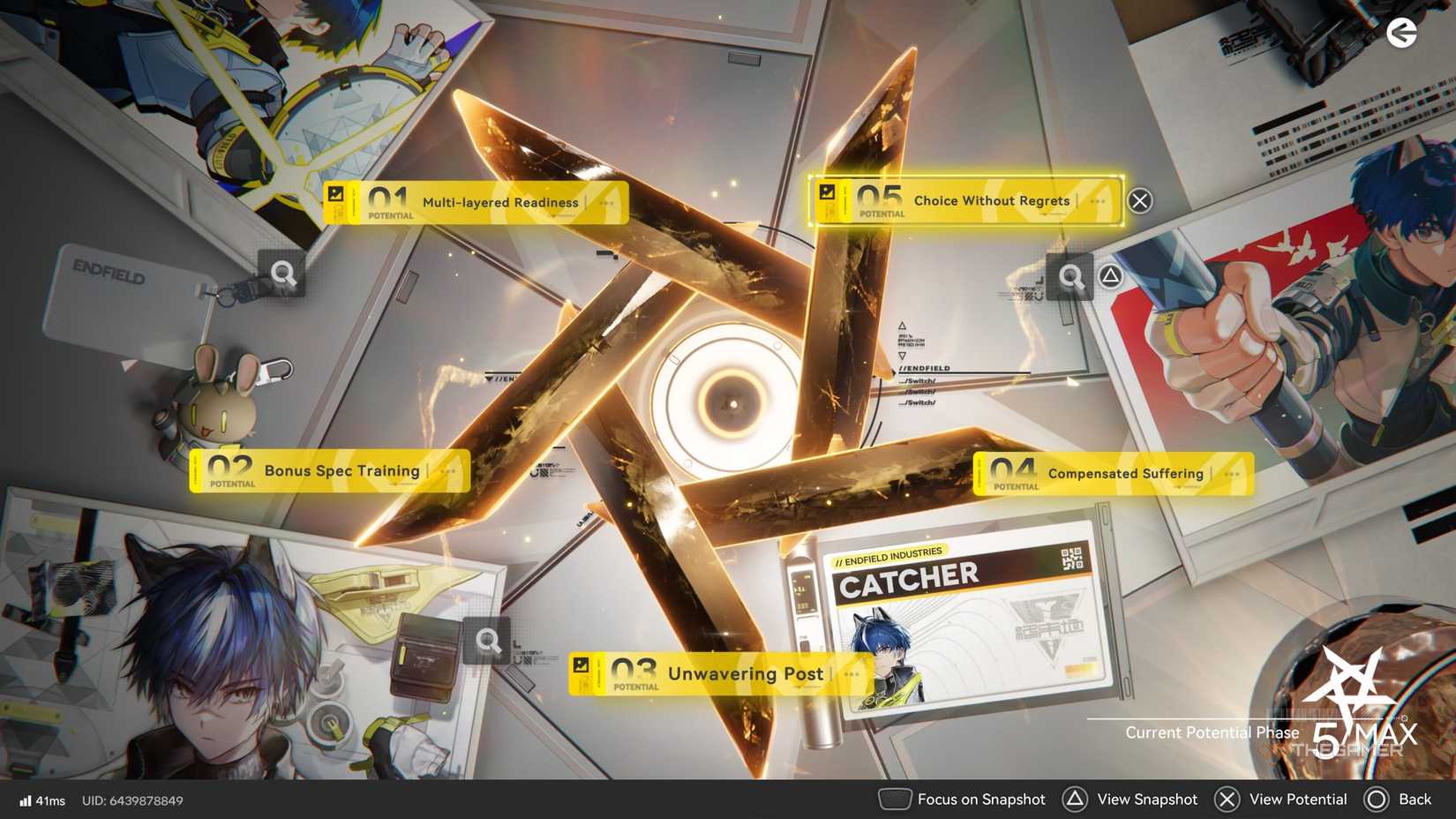Expand details for Bonus Spec Training via ellipsis
The height and width of the screenshot is (819, 1456).
pyautogui.click(x=445, y=471)
